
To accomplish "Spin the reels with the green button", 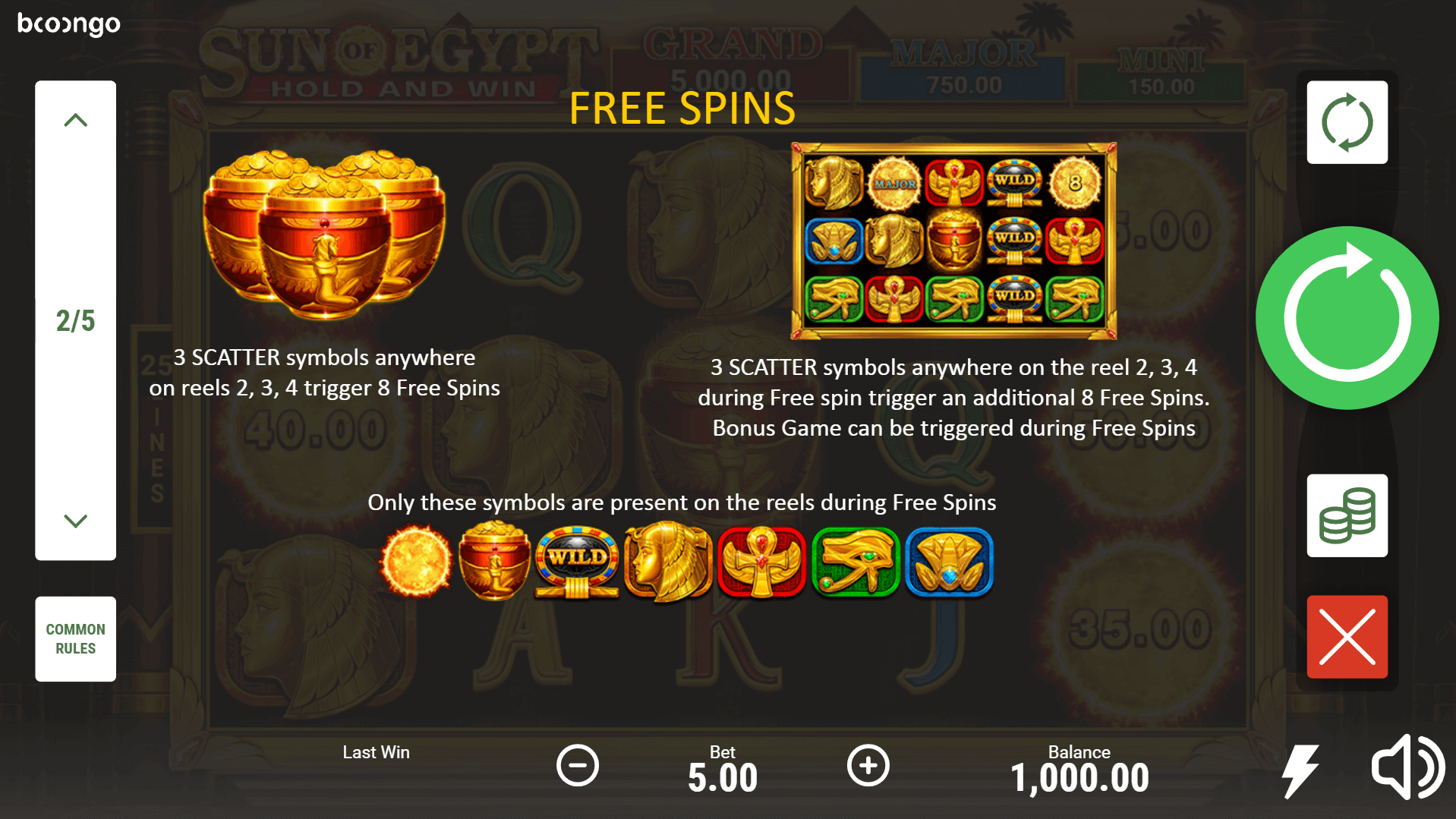I will click(1347, 318).
